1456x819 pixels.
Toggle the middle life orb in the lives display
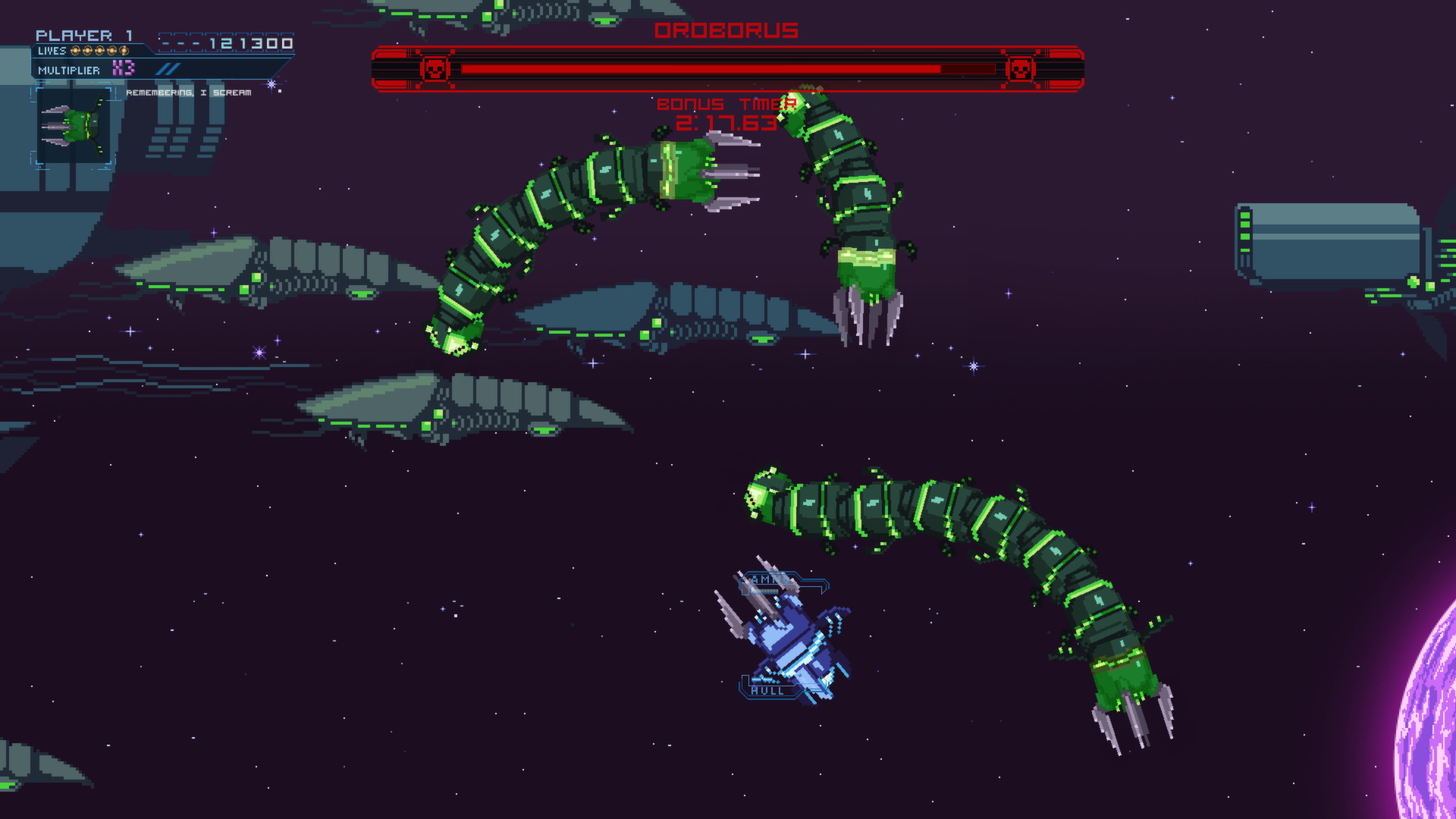[x=99, y=52]
